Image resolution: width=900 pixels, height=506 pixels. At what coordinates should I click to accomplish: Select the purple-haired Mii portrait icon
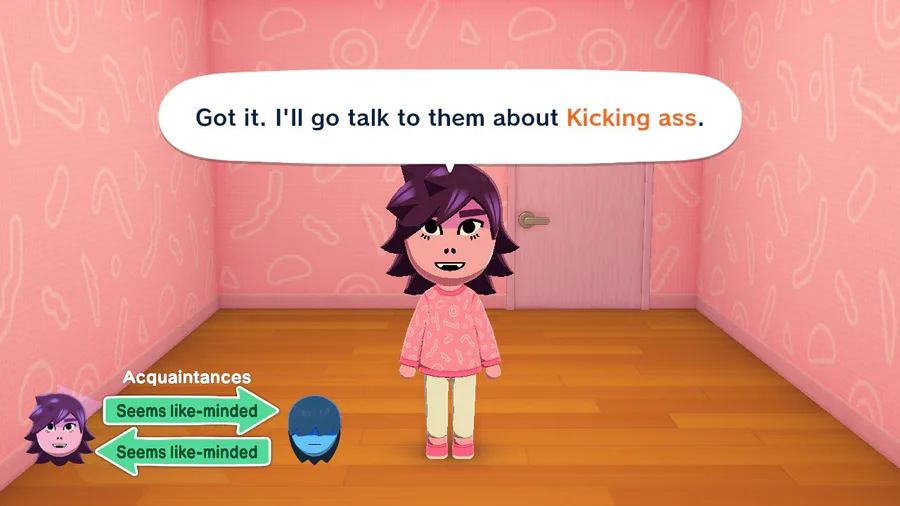pos(60,430)
